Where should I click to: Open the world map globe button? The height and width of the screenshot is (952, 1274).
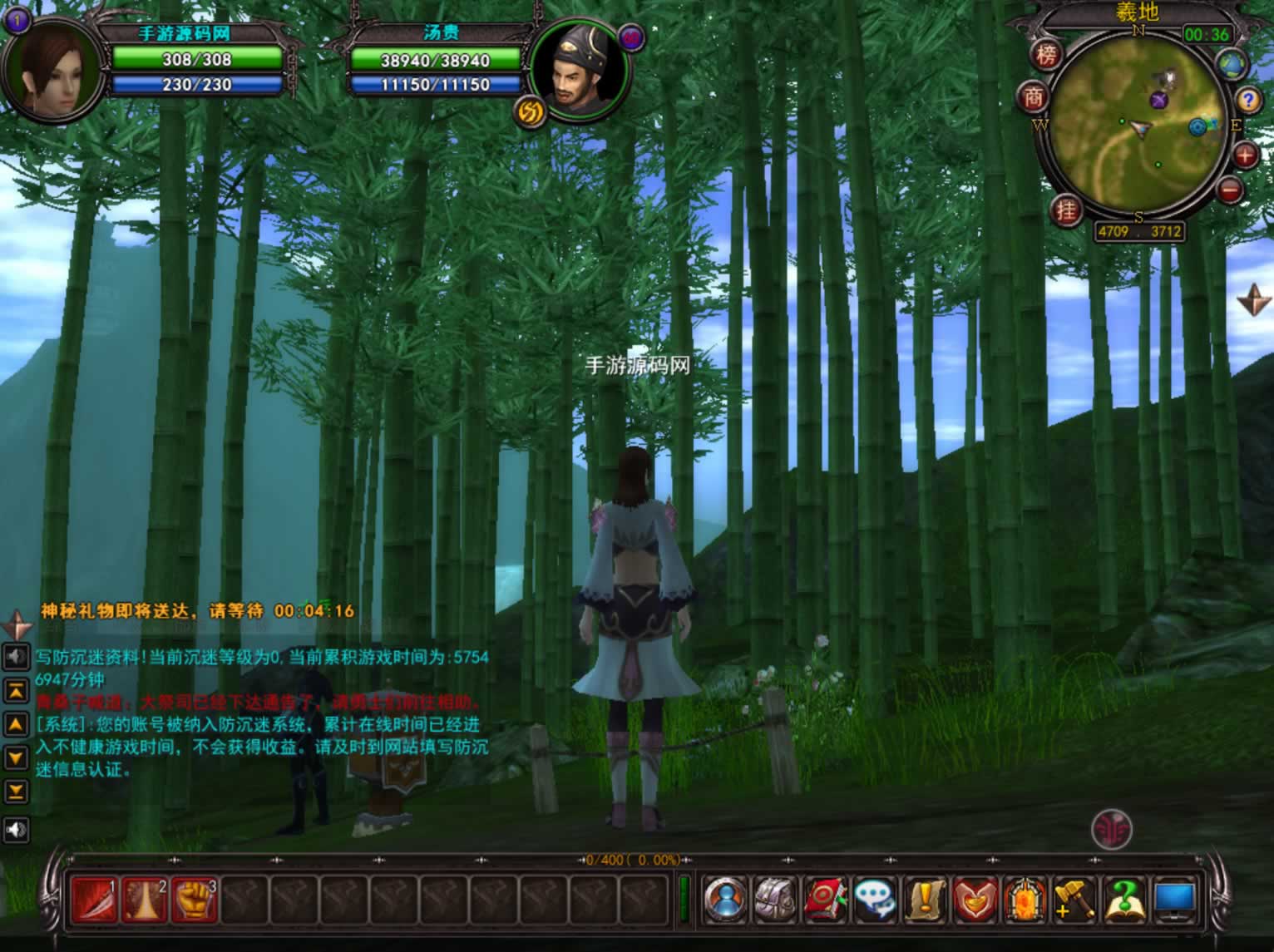[x=1232, y=65]
